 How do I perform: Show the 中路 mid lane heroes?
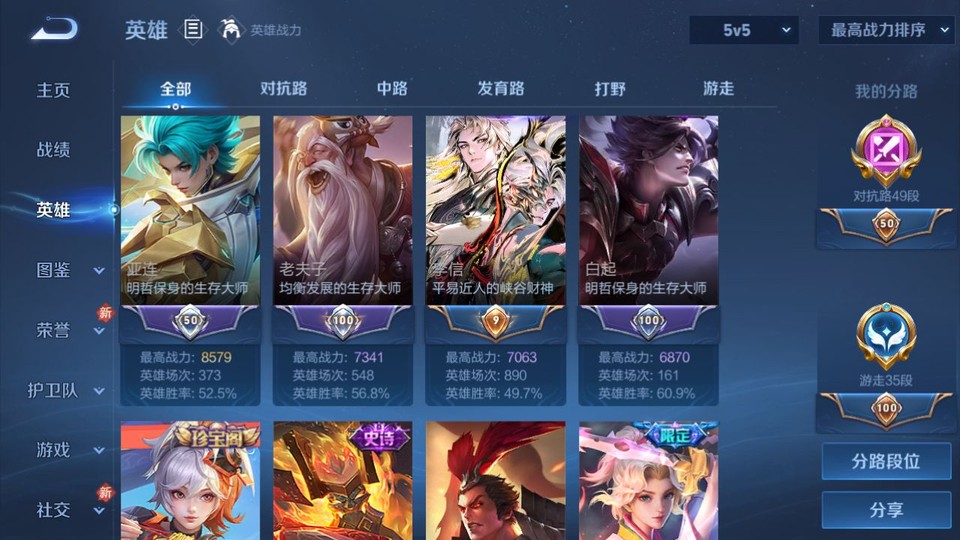(392, 88)
